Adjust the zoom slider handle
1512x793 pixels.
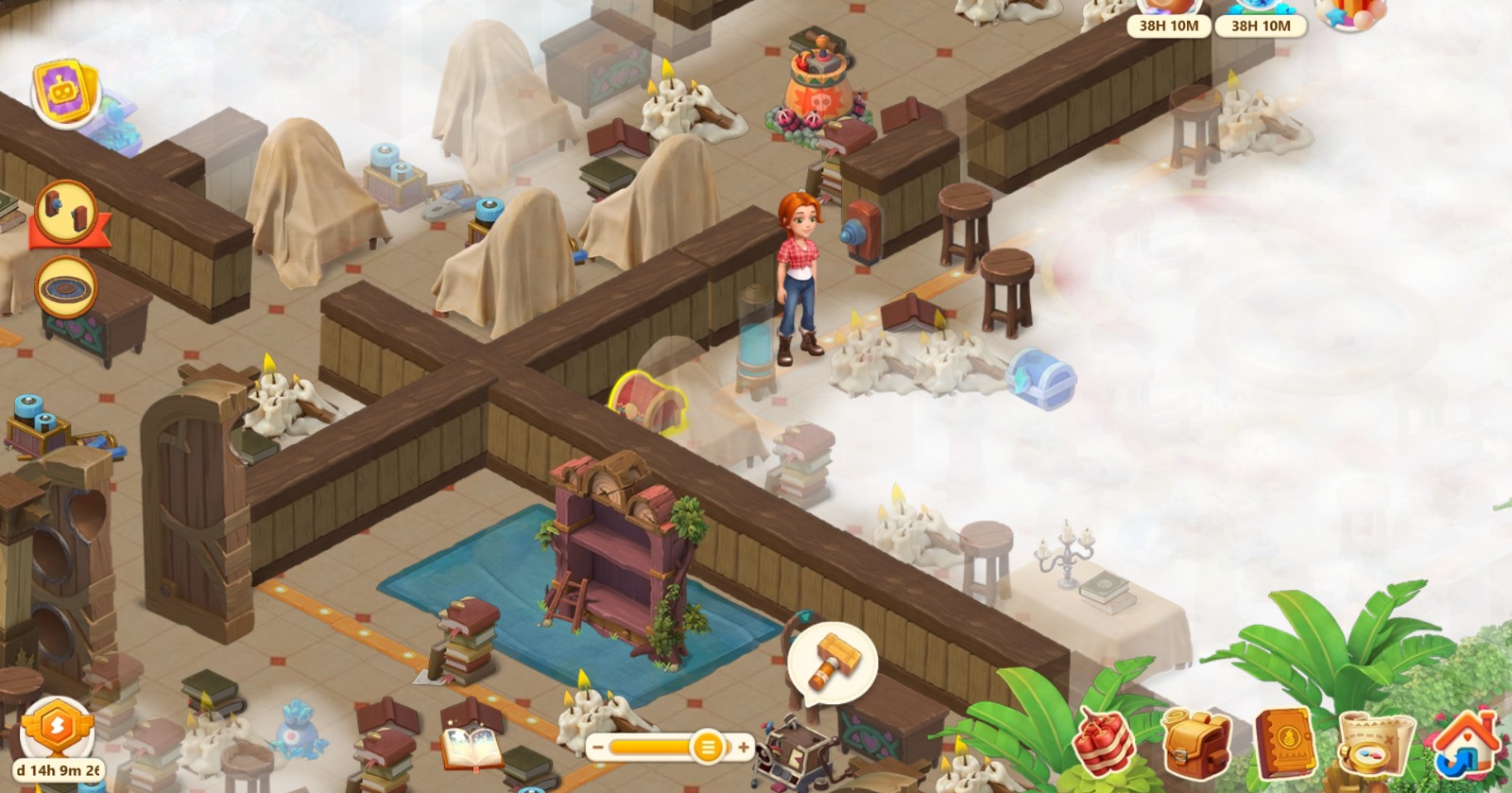click(707, 748)
